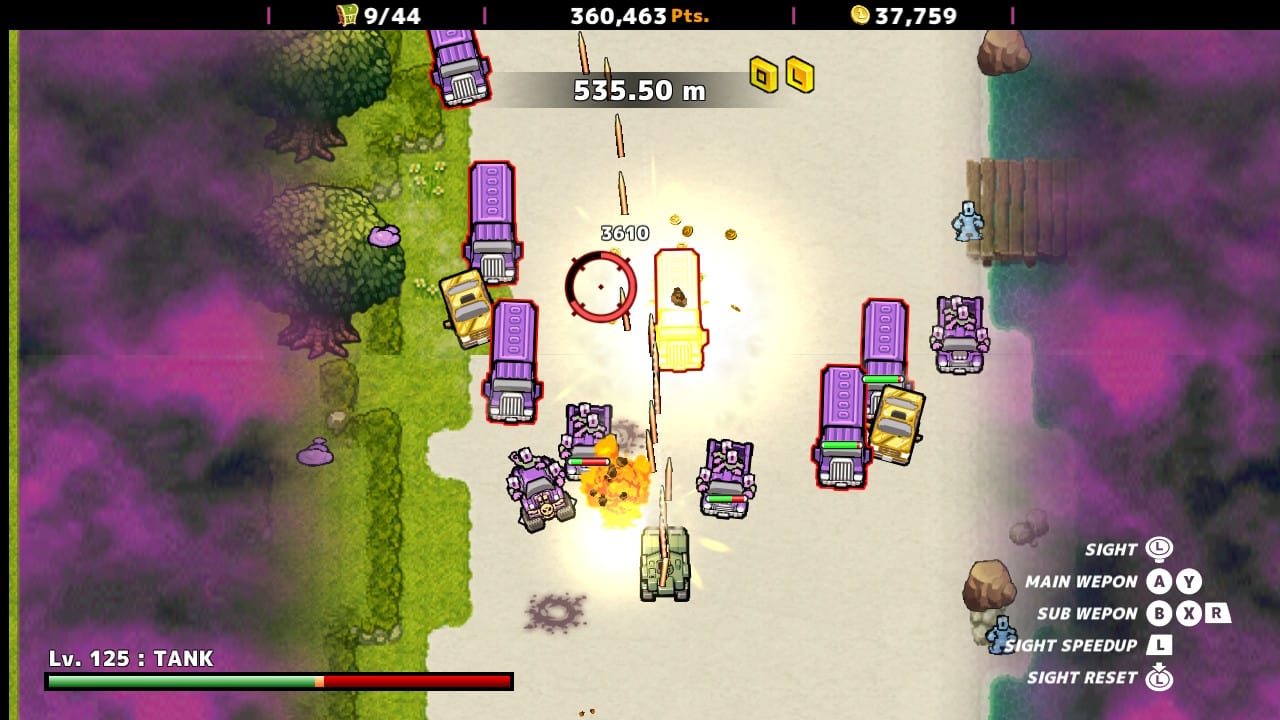
Task: Click the X button icon in controls legend
Action: (x=1189, y=613)
